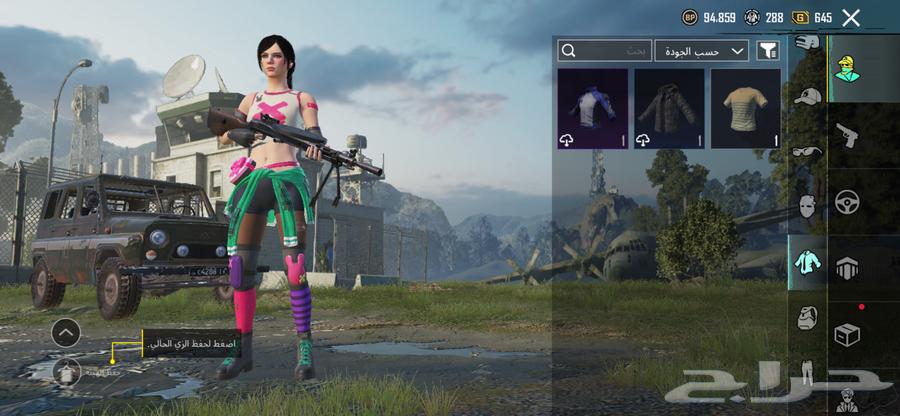Select the black hooded coat item
This screenshot has height=416, width=900.
point(669,109)
